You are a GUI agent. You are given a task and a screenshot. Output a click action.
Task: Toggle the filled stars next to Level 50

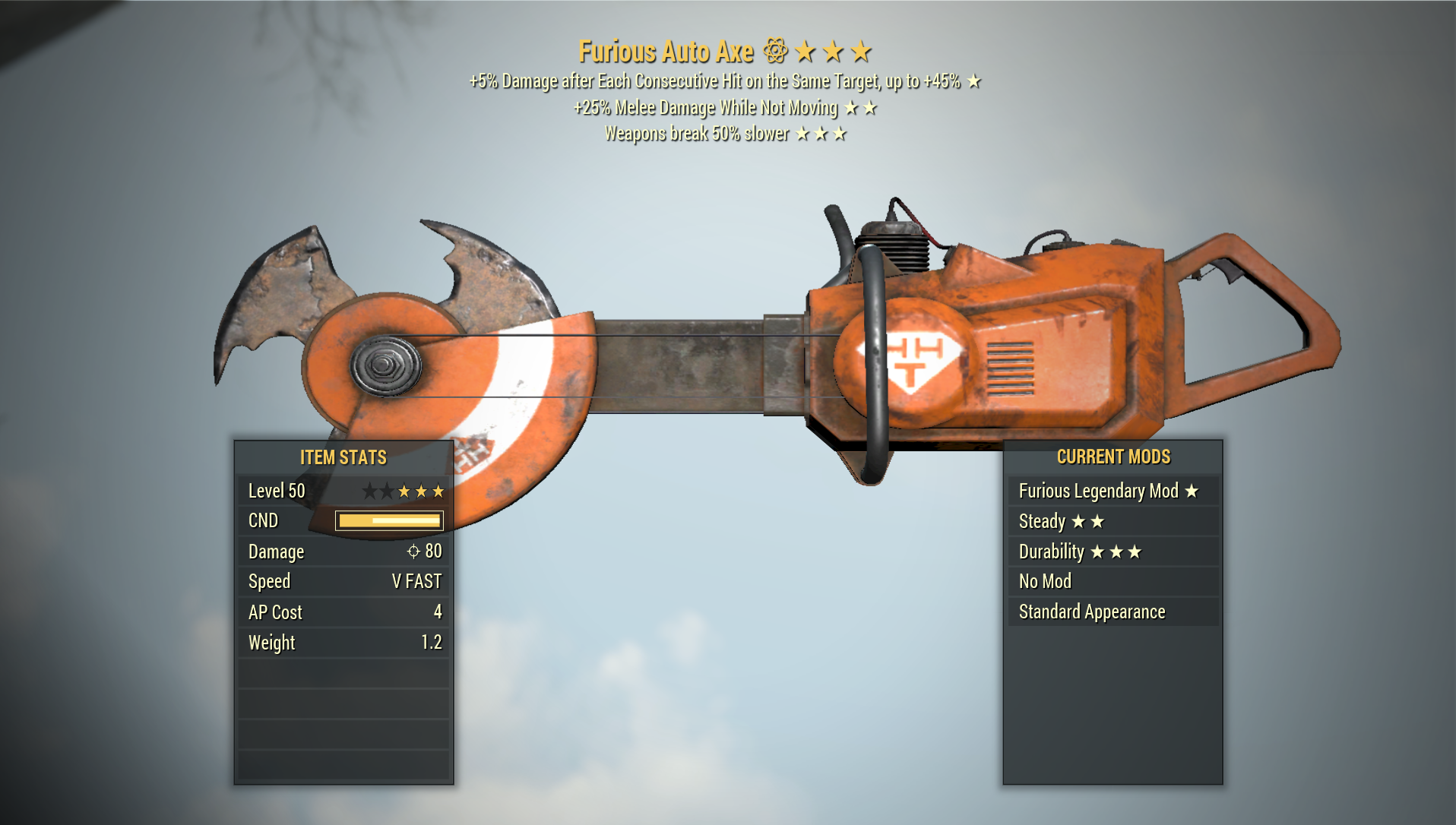[x=423, y=491]
